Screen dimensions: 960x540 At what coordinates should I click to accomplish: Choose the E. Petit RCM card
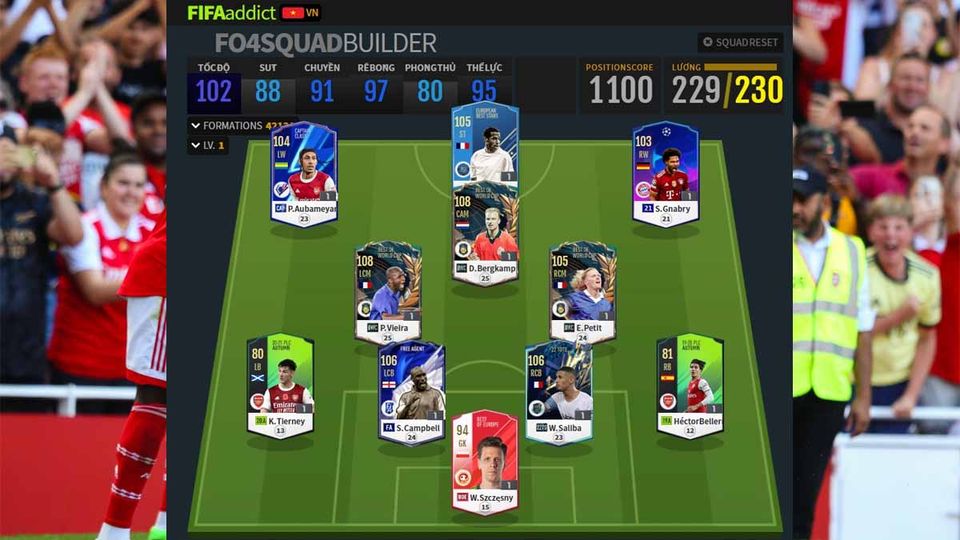(x=583, y=292)
